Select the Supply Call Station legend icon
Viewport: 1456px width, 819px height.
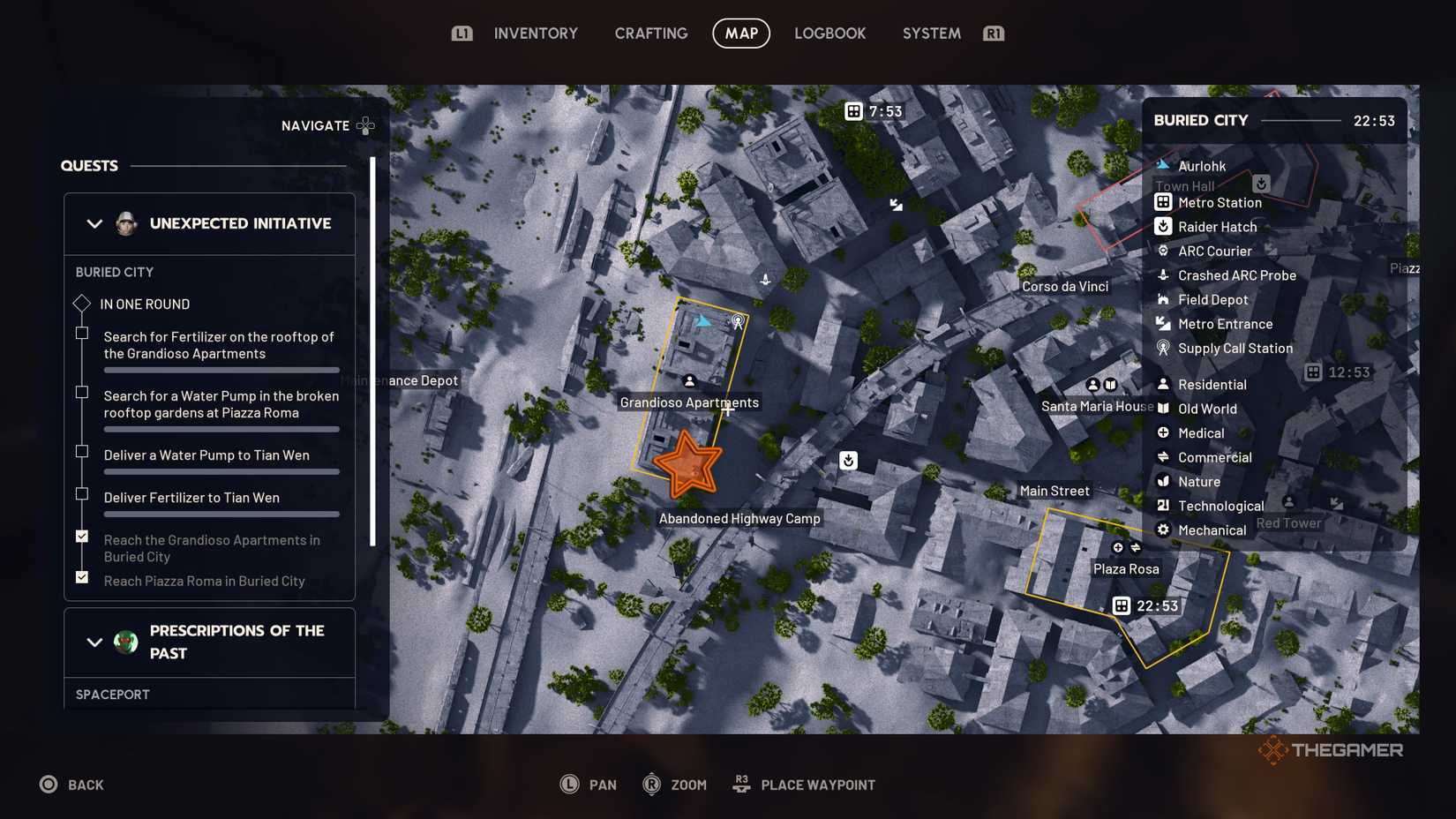click(1163, 348)
